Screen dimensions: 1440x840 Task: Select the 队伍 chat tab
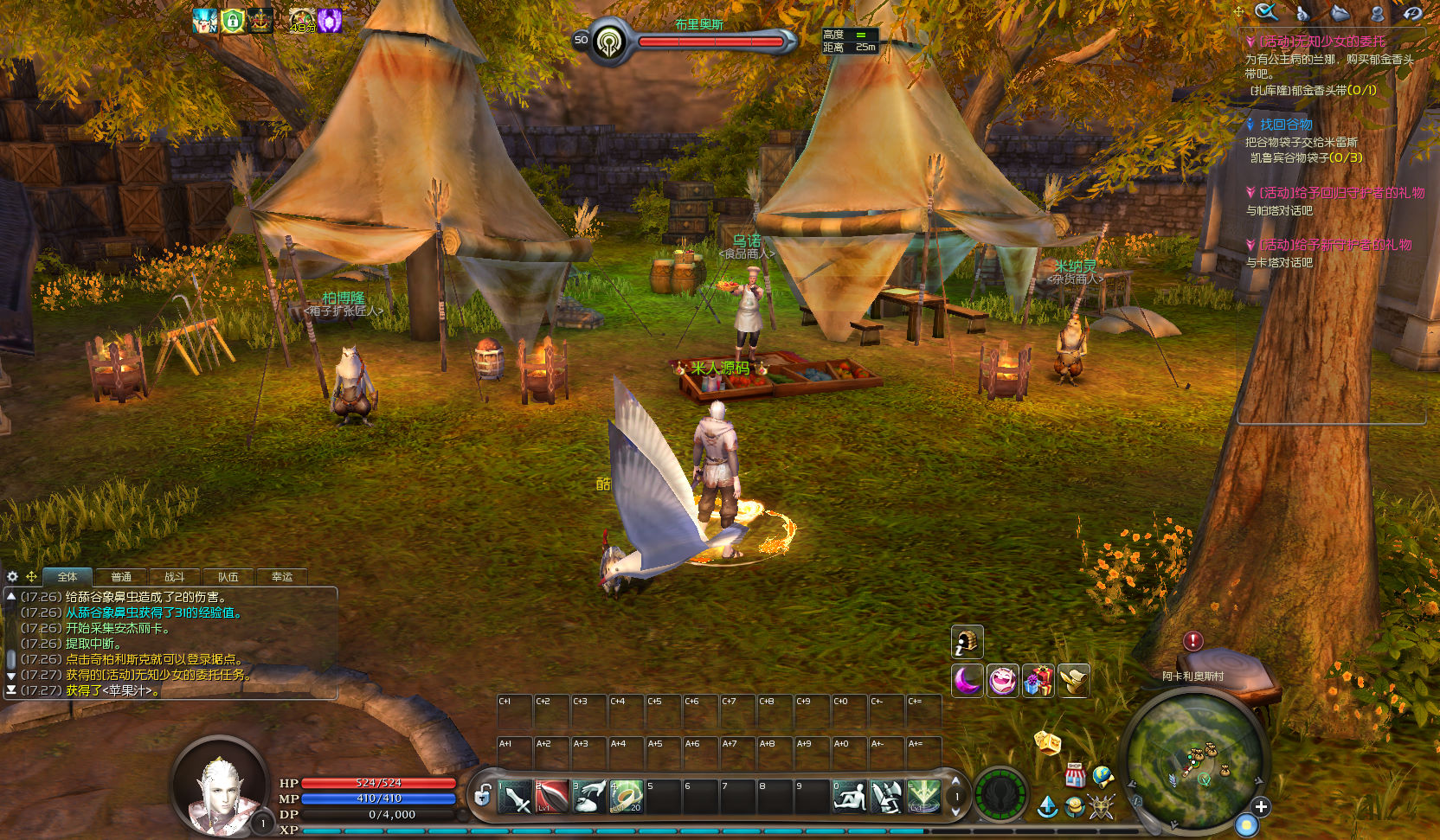click(x=228, y=577)
